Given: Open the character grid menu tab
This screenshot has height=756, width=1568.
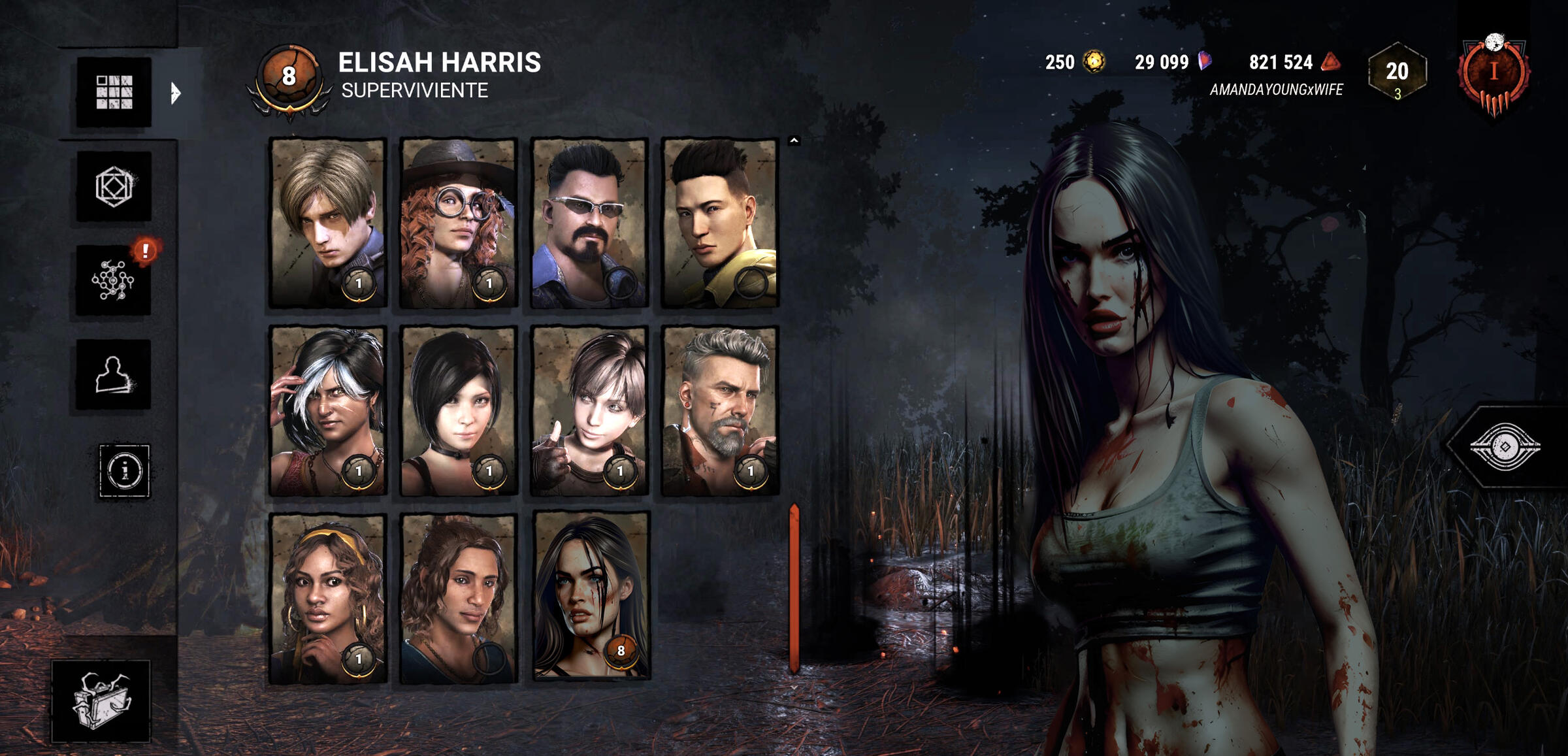Looking at the screenshot, I should click(x=114, y=91).
